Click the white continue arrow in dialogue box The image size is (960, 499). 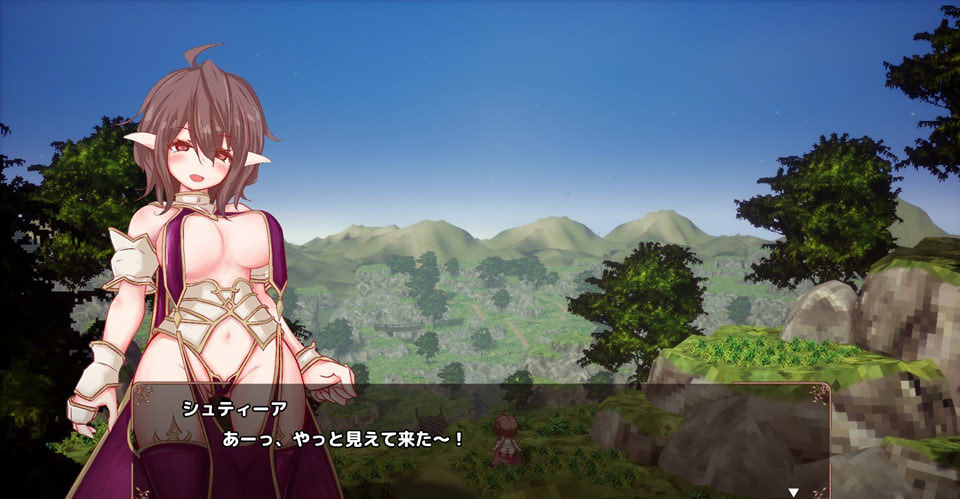coord(794,492)
